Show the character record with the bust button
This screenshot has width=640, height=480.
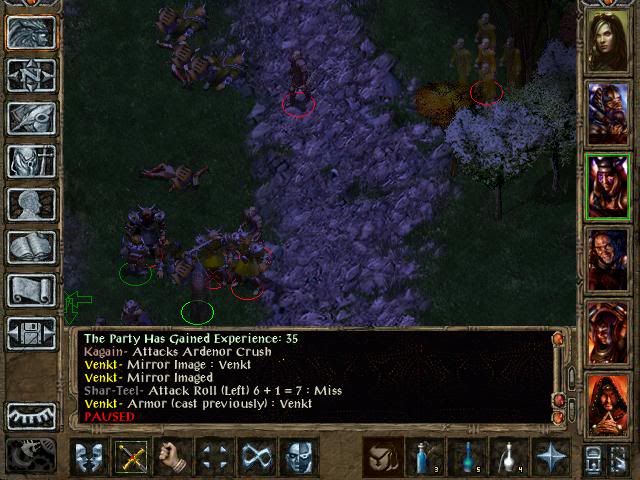pos(31,204)
